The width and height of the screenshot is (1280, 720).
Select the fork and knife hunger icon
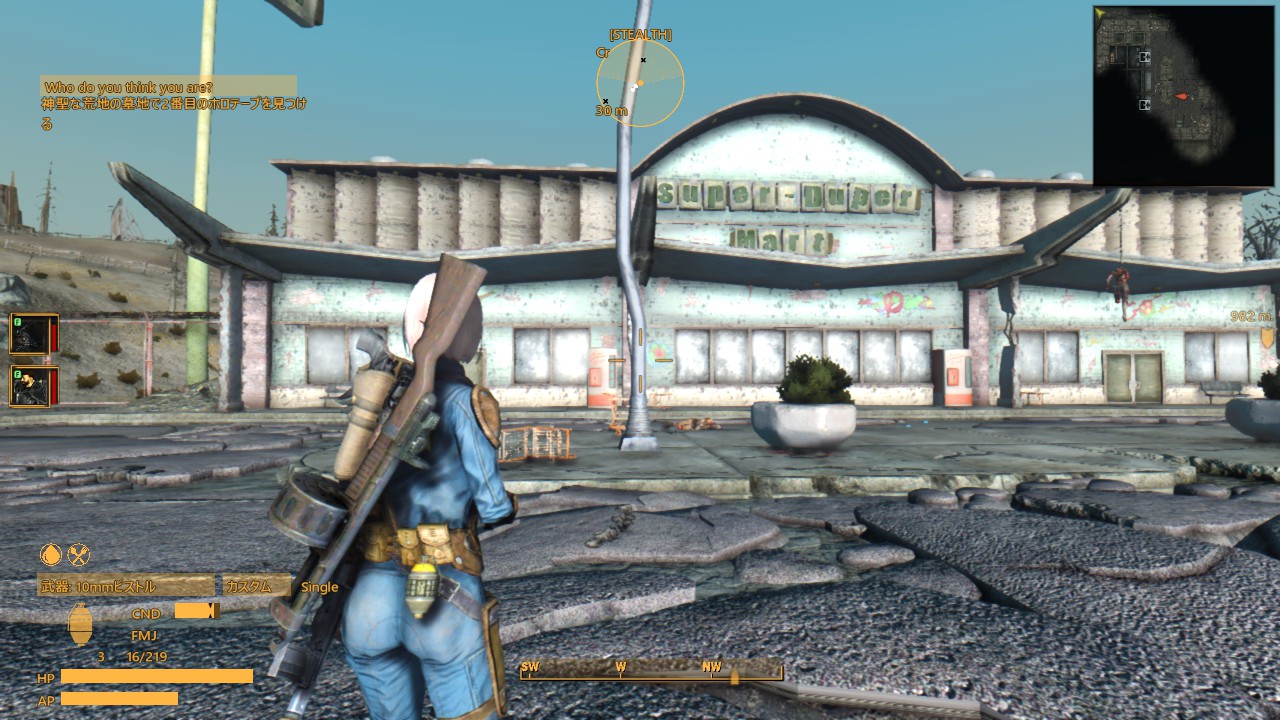(x=80, y=553)
